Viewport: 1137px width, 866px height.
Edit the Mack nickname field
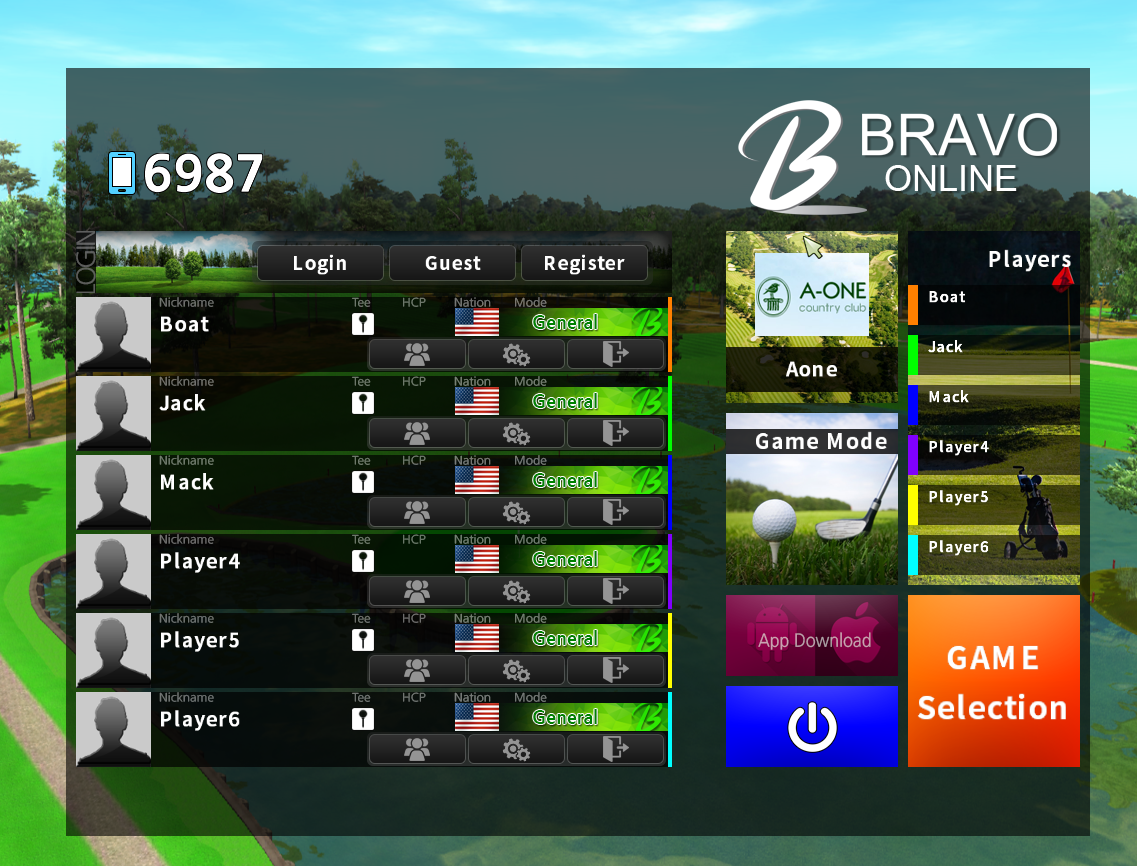187,482
